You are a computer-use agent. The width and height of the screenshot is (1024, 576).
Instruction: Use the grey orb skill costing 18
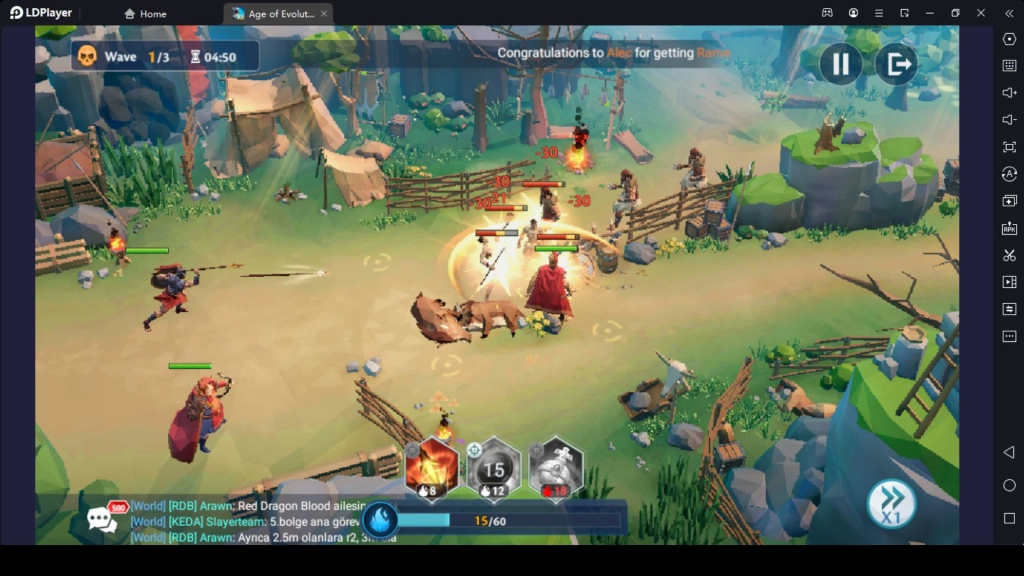point(556,468)
